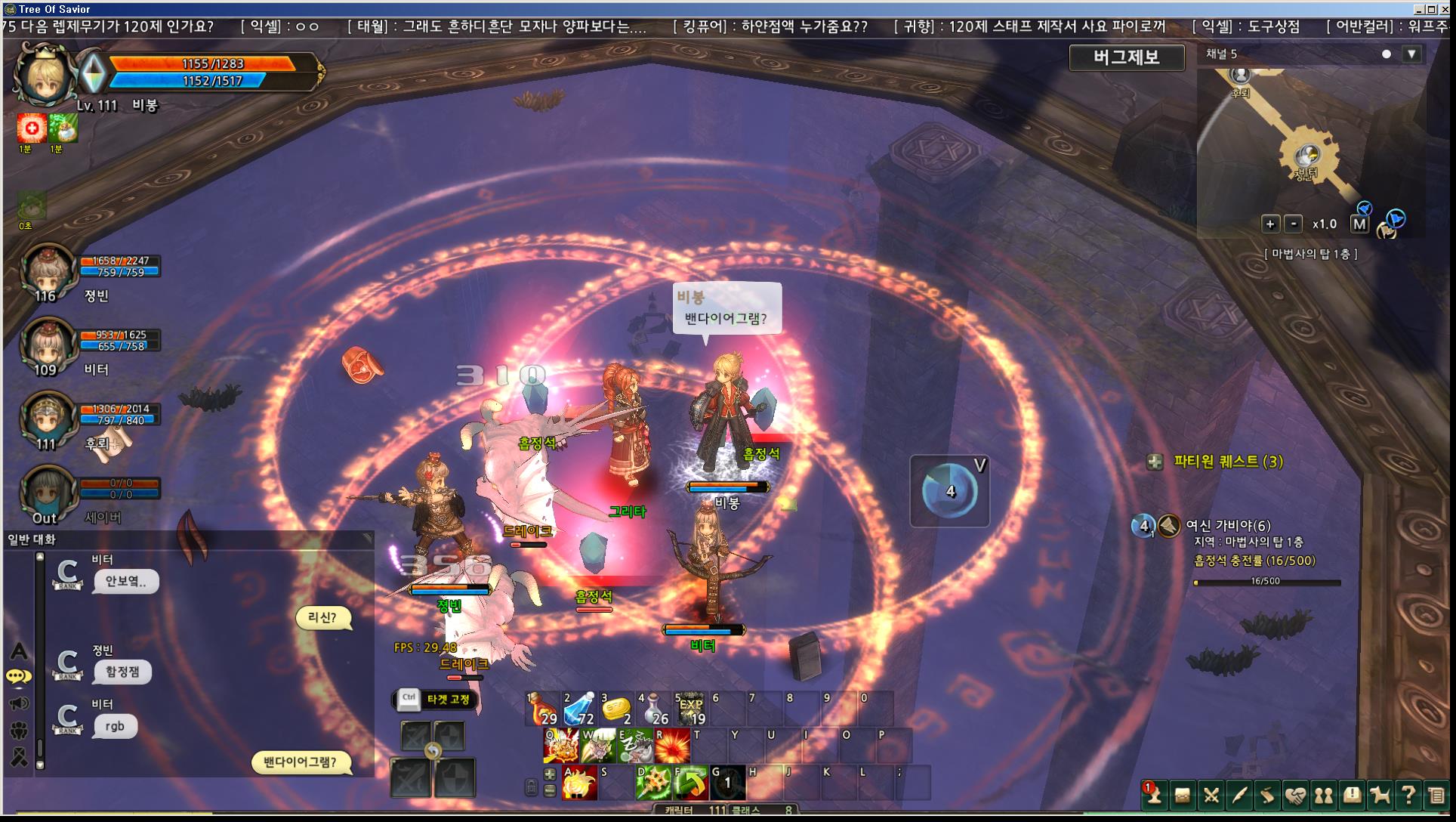This screenshot has height=822, width=1456.
Task: Open the full map with M button
Action: coord(1359,224)
